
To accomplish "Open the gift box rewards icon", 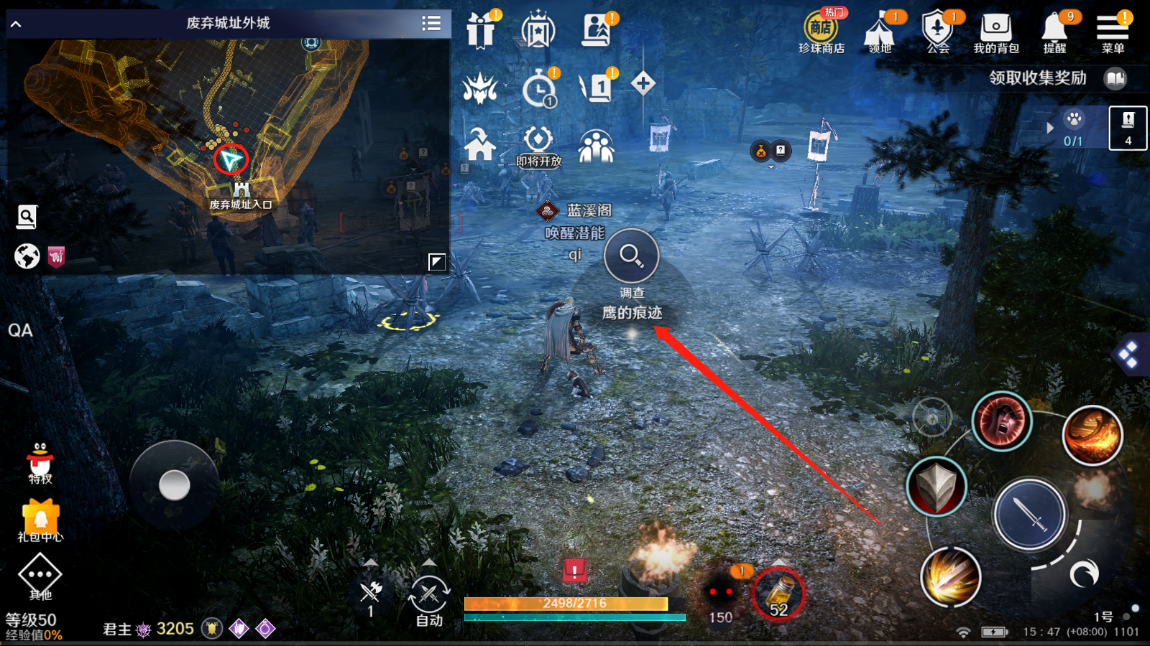I will coord(481,31).
